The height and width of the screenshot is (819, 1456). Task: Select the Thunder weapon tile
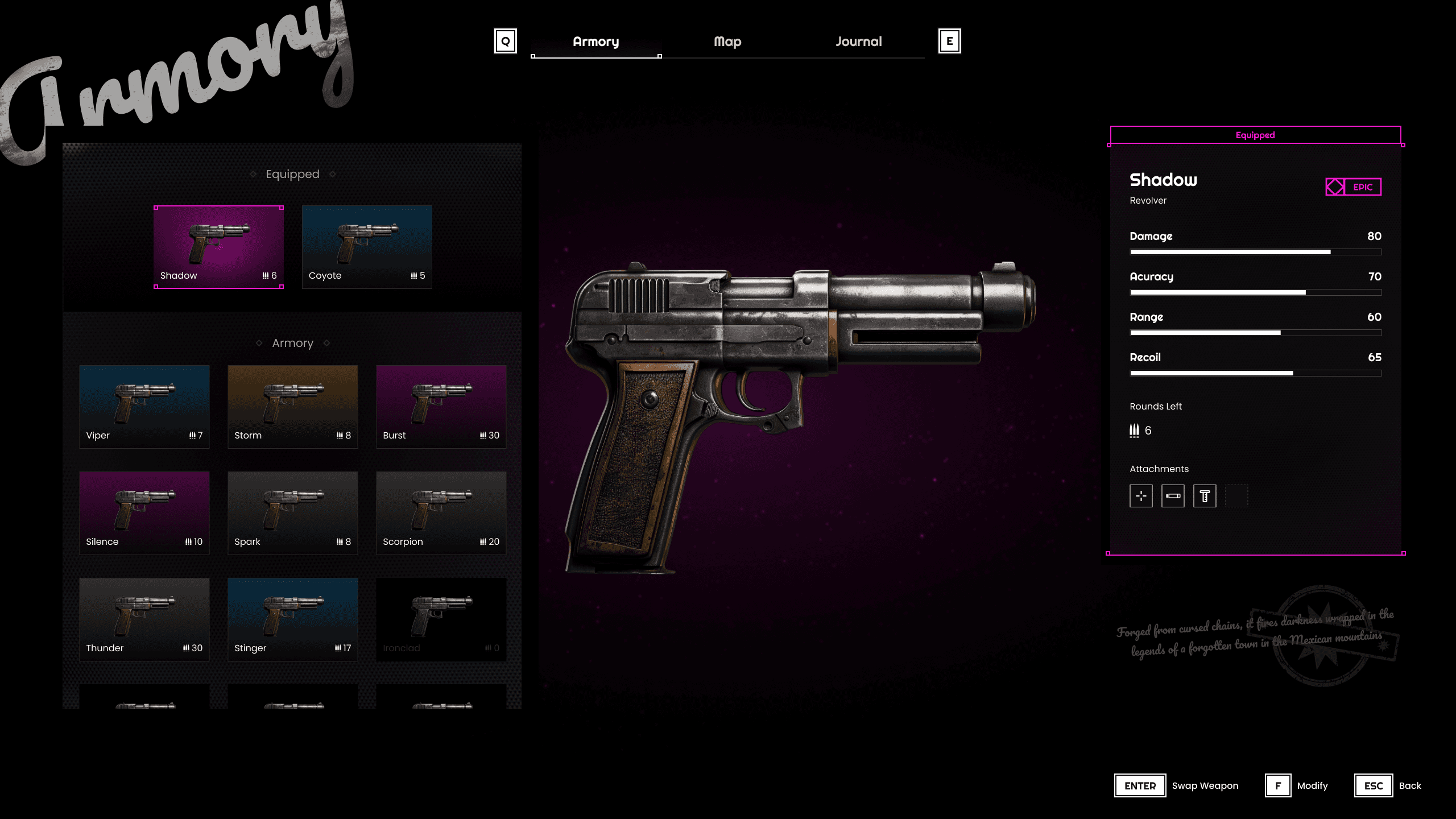click(x=144, y=619)
